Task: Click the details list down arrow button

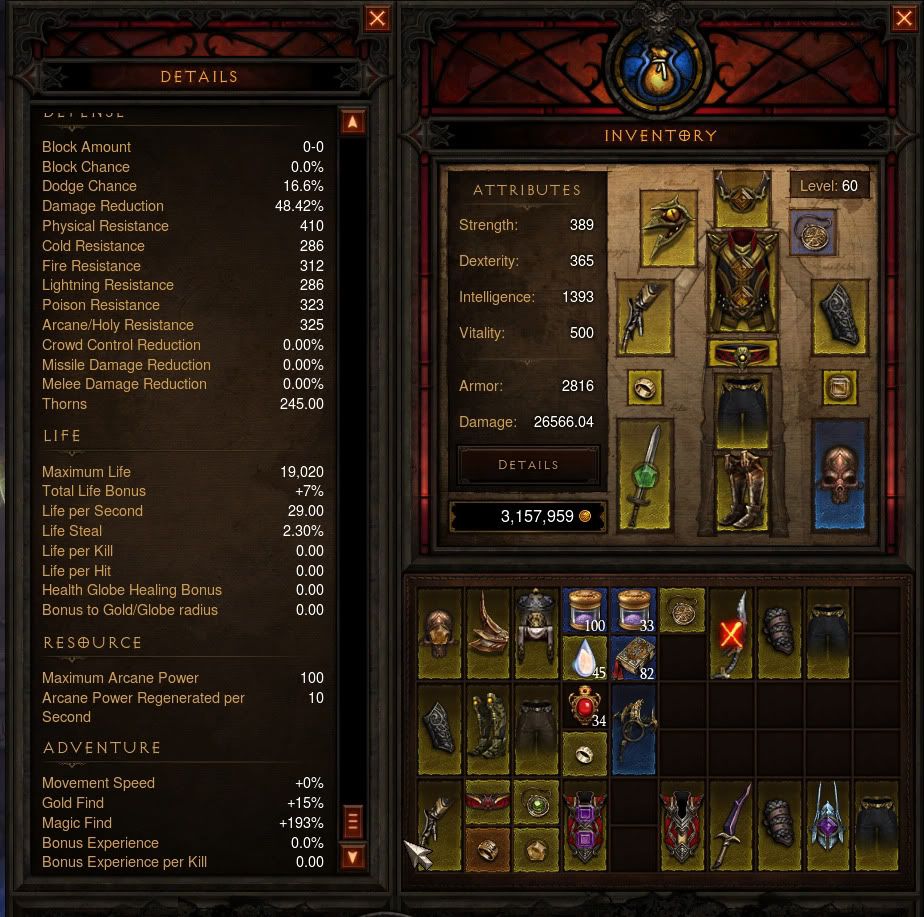Action: coord(352,857)
